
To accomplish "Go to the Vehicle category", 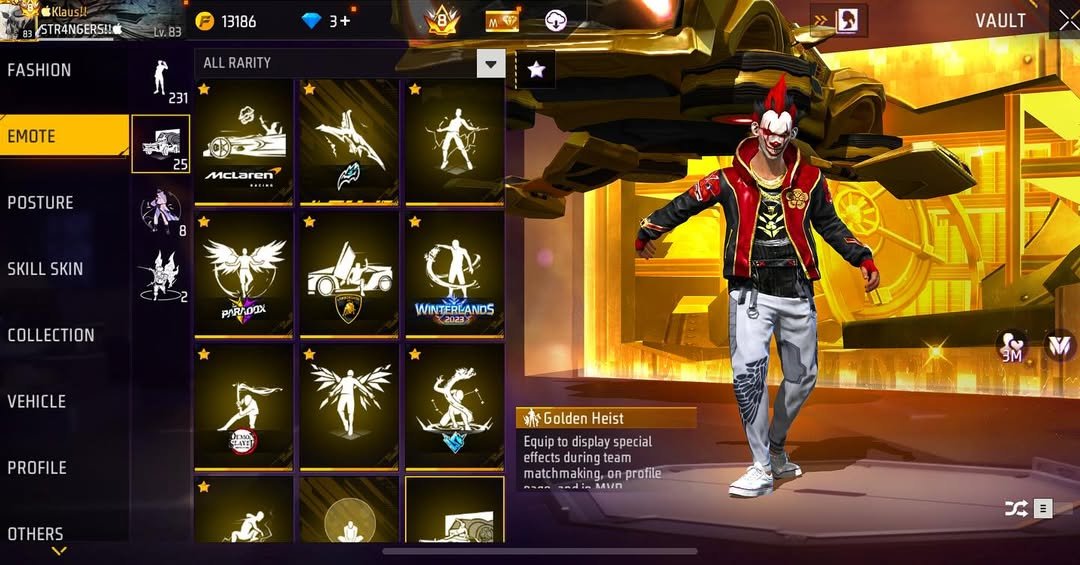I will [37, 401].
